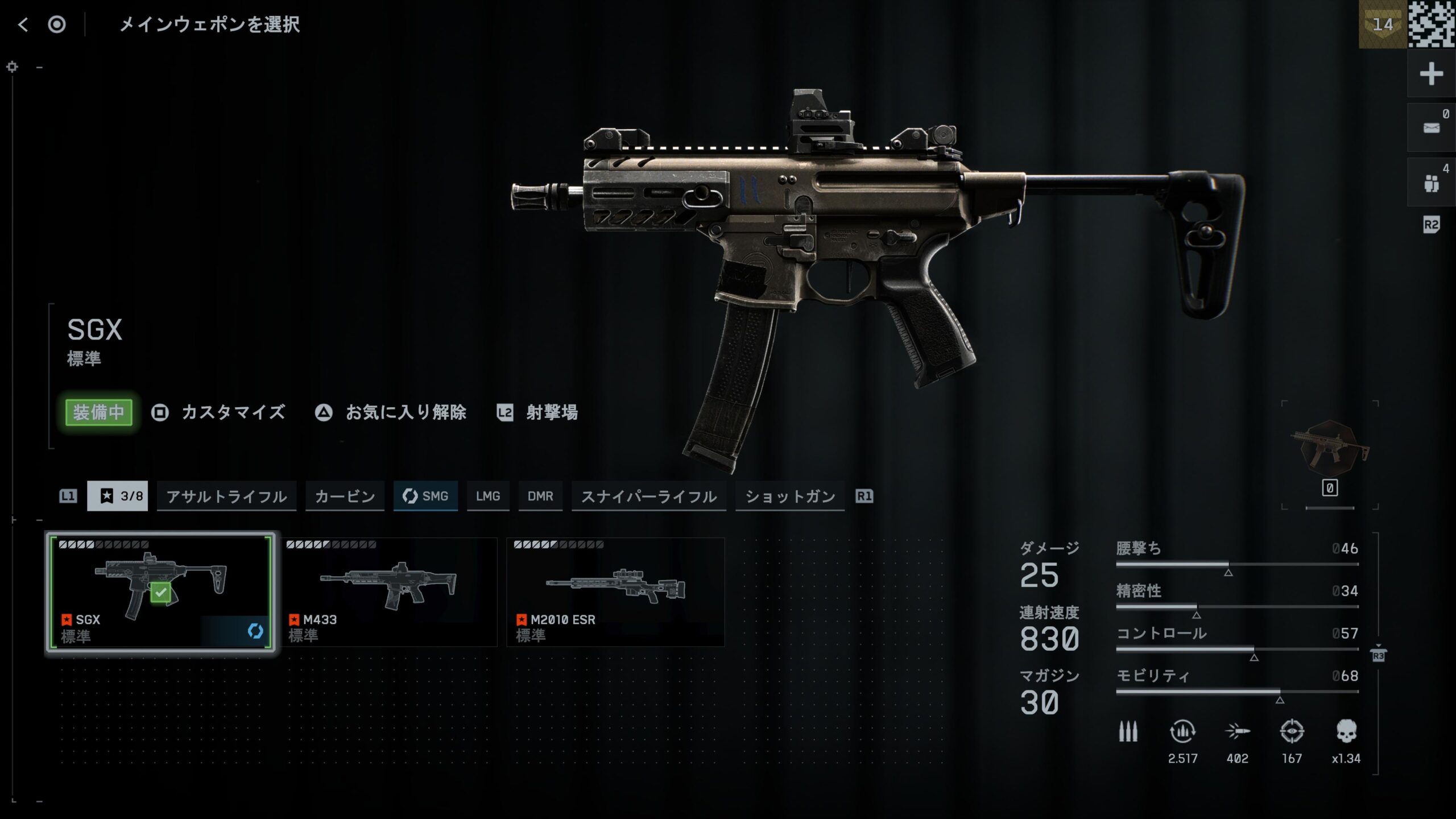The image size is (1456, 819).
Task: Open the squad members icon
Action: (x=1431, y=183)
